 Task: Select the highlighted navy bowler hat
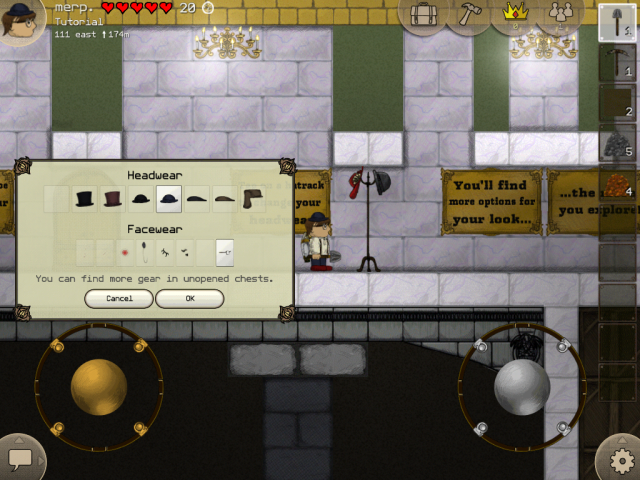(x=169, y=198)
